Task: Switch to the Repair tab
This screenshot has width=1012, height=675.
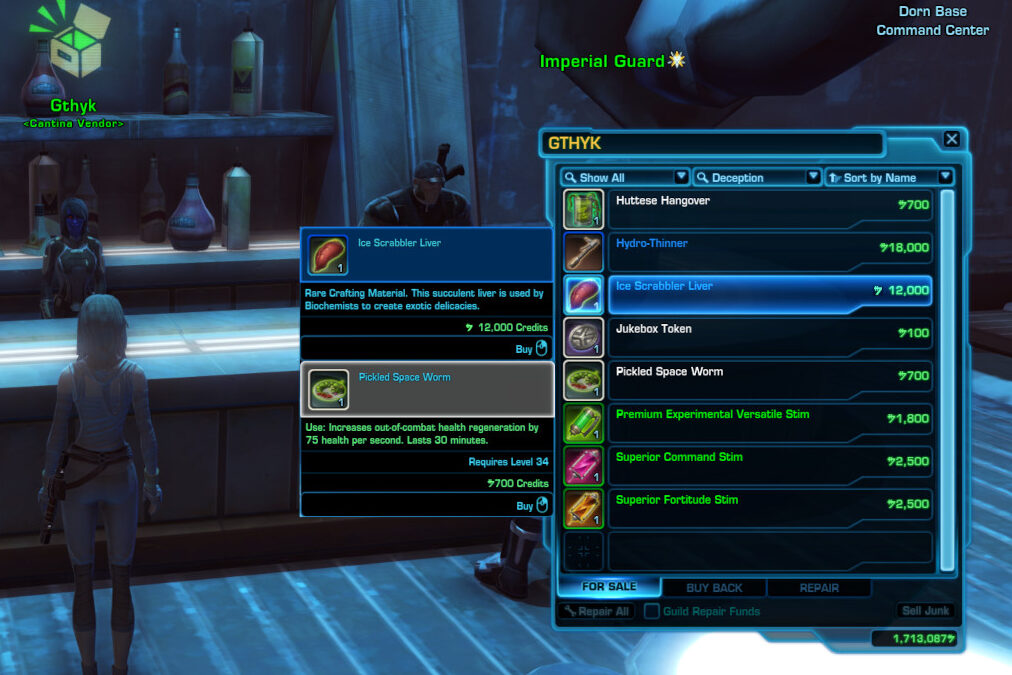Action: click(x=819, y=588)
